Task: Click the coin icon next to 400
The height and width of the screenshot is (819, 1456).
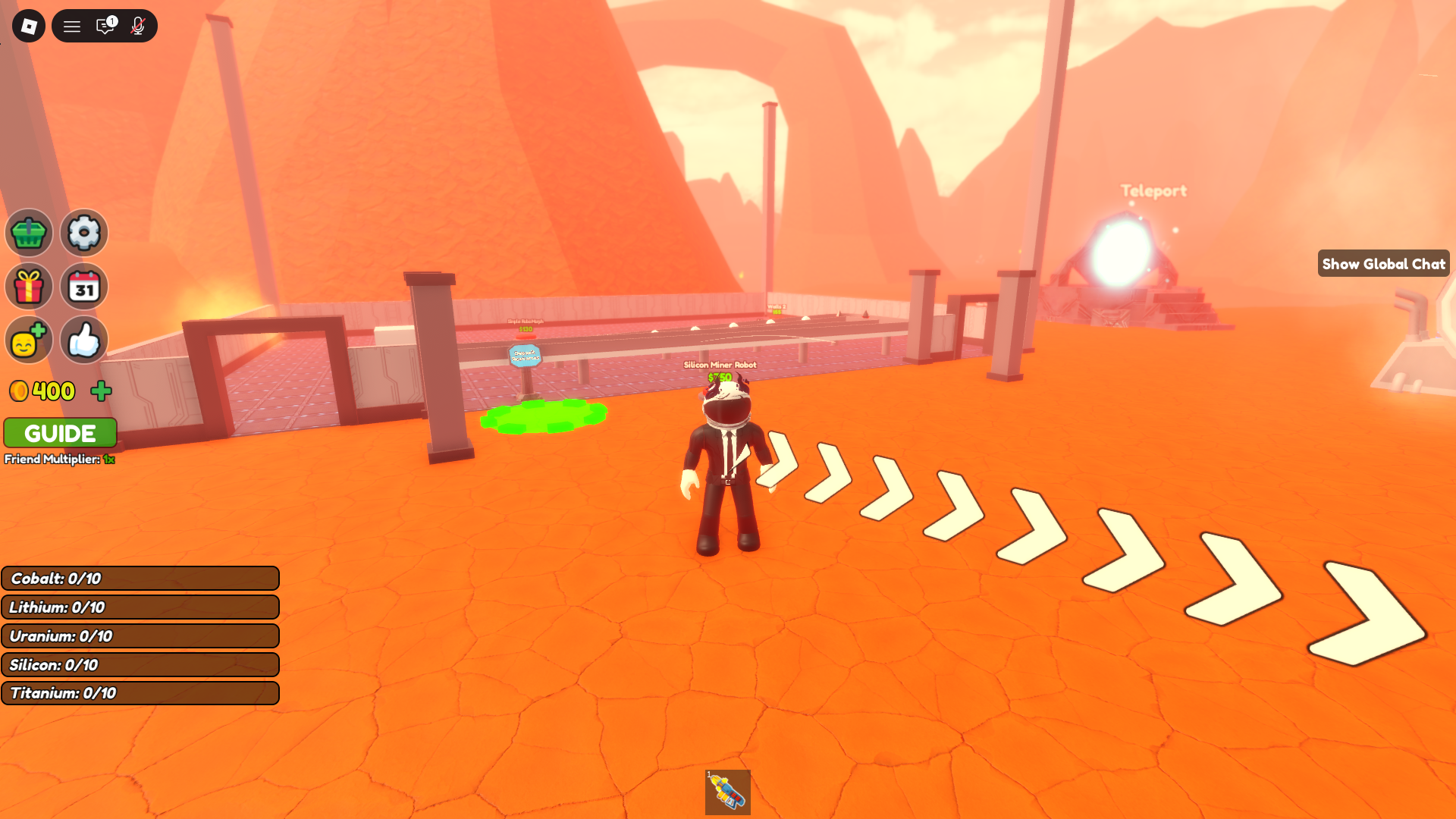Action: pyautogui.click(x=20, y=391)
